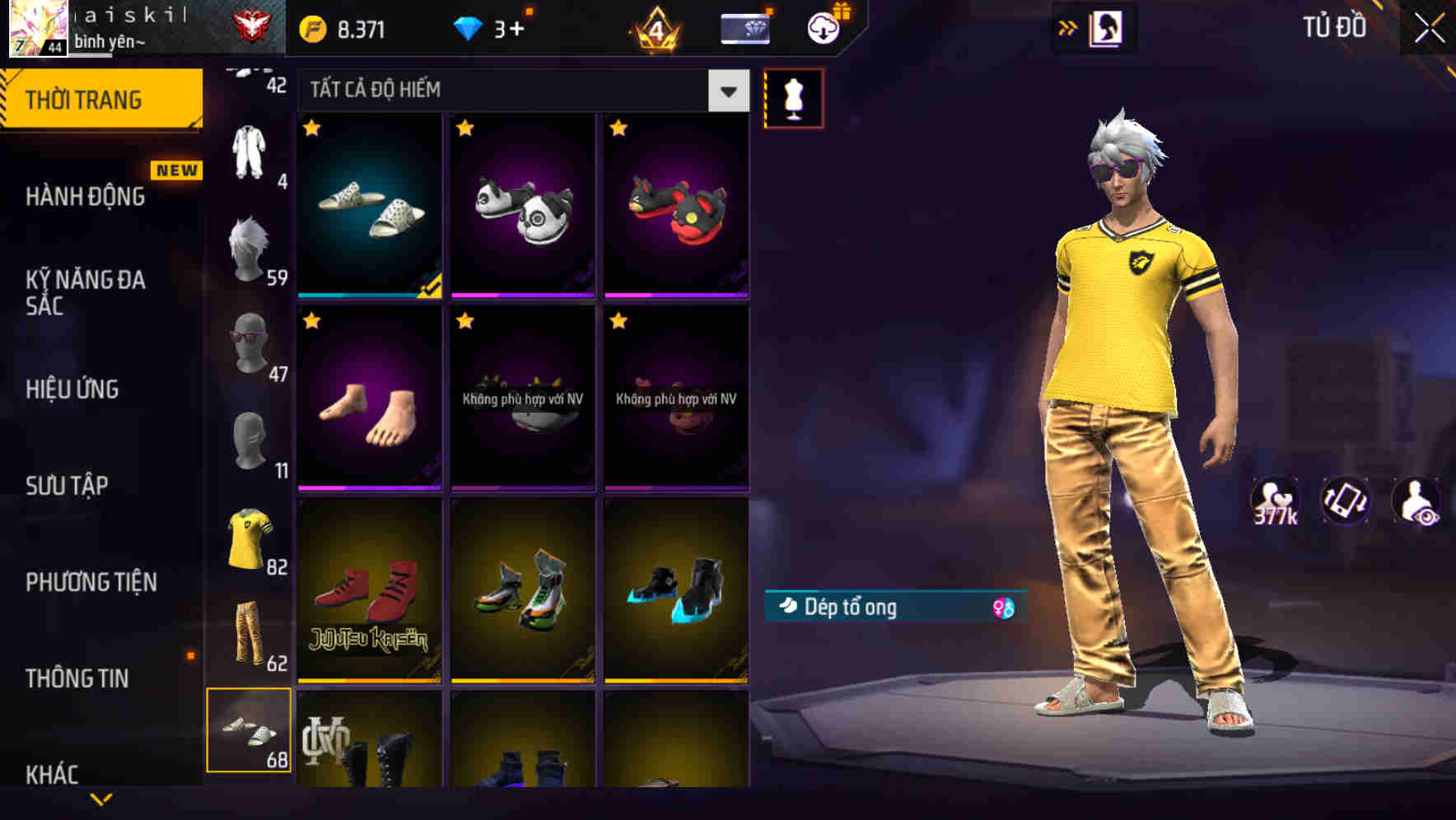Click the PHƯƠNG TIỆN section
Viewport: 1456px width, 820px height.
(x=91, y=582)
